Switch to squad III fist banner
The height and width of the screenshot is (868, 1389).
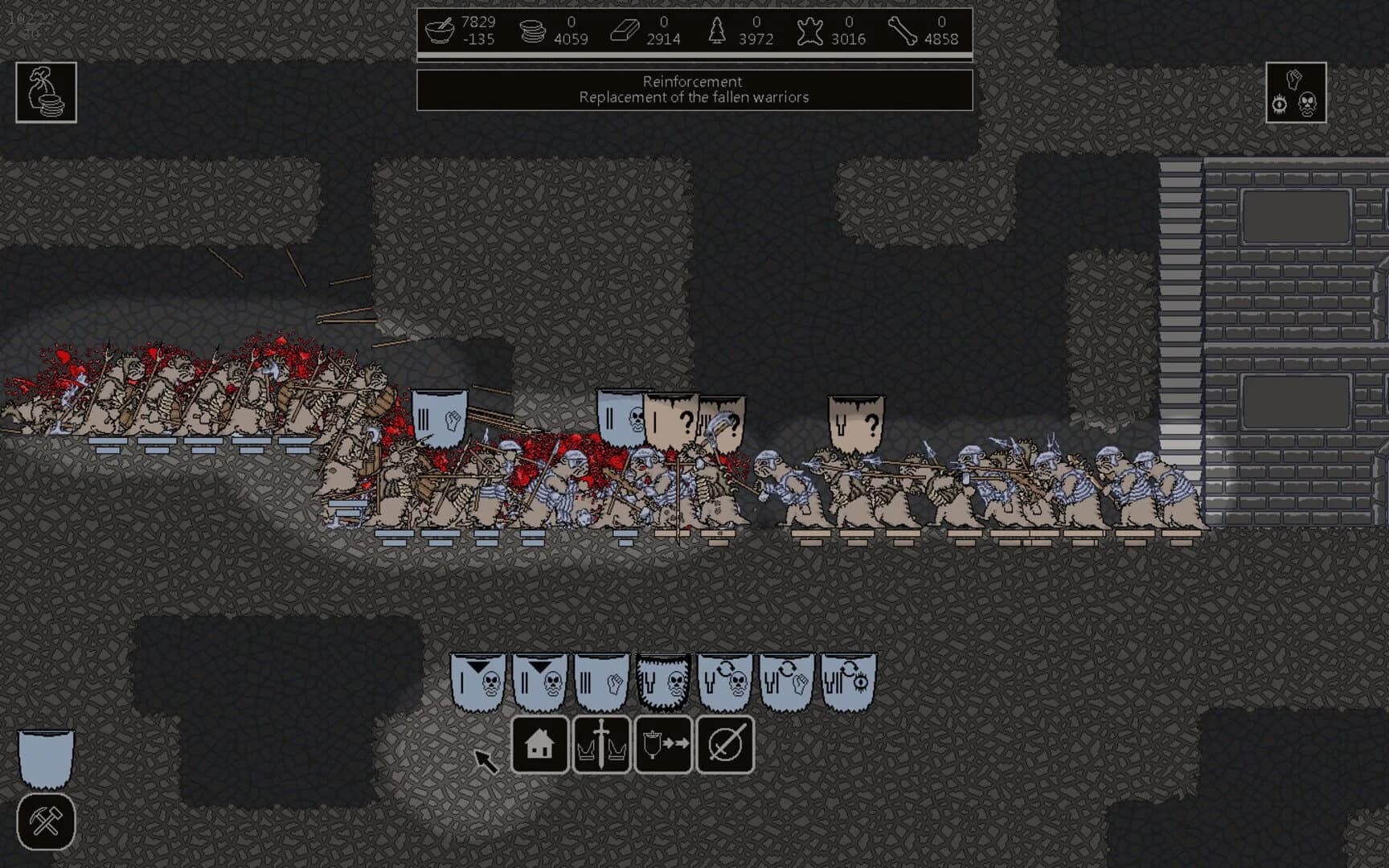[601, 681]
